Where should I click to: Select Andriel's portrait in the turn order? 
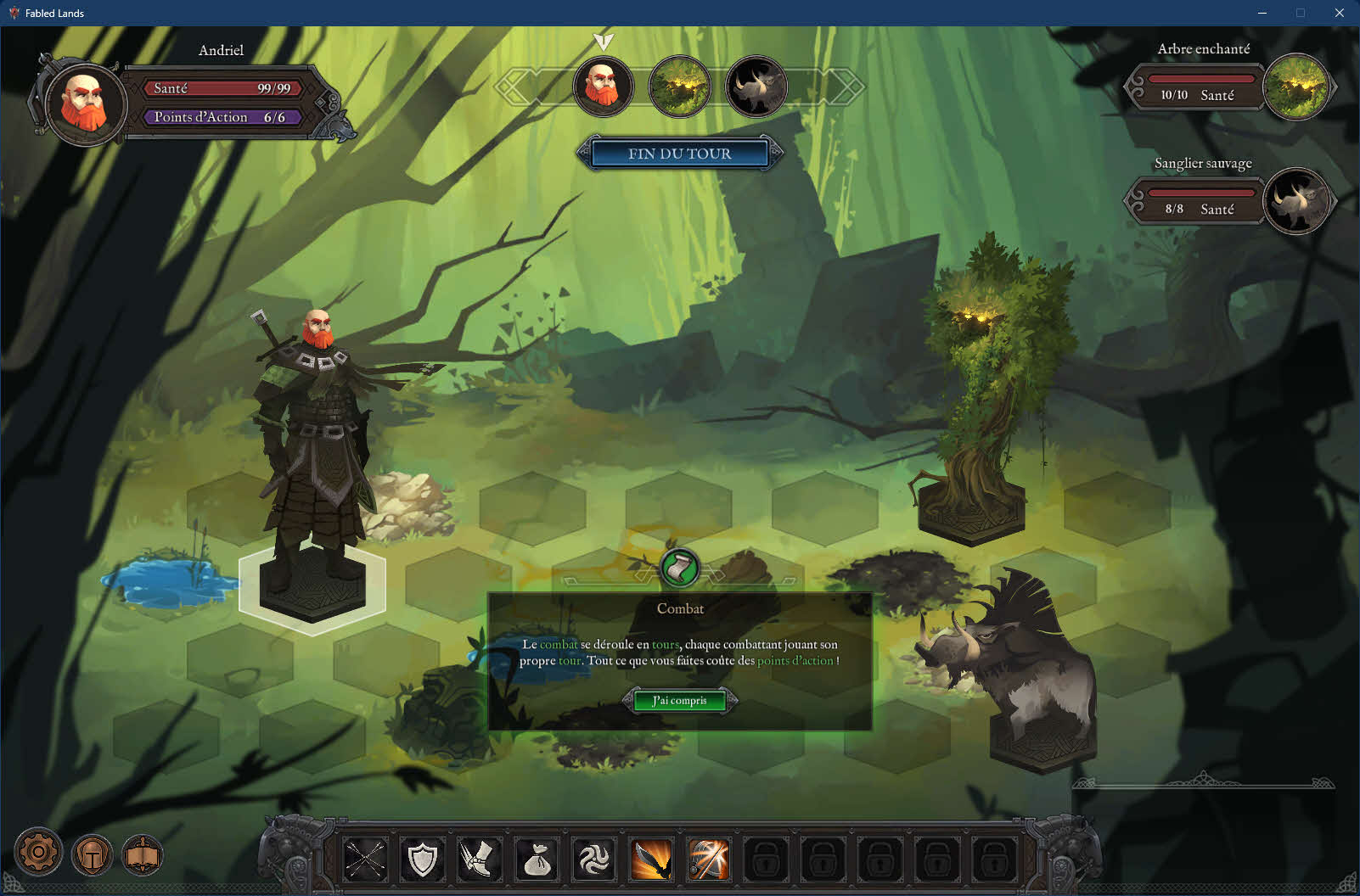point(603,86)
